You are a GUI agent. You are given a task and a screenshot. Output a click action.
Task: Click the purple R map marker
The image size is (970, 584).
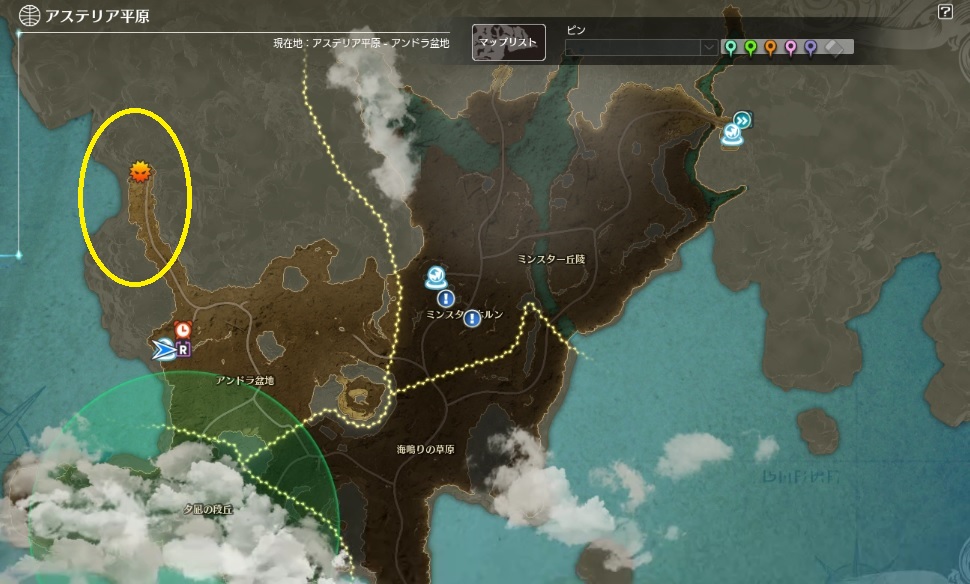(183, 349)
